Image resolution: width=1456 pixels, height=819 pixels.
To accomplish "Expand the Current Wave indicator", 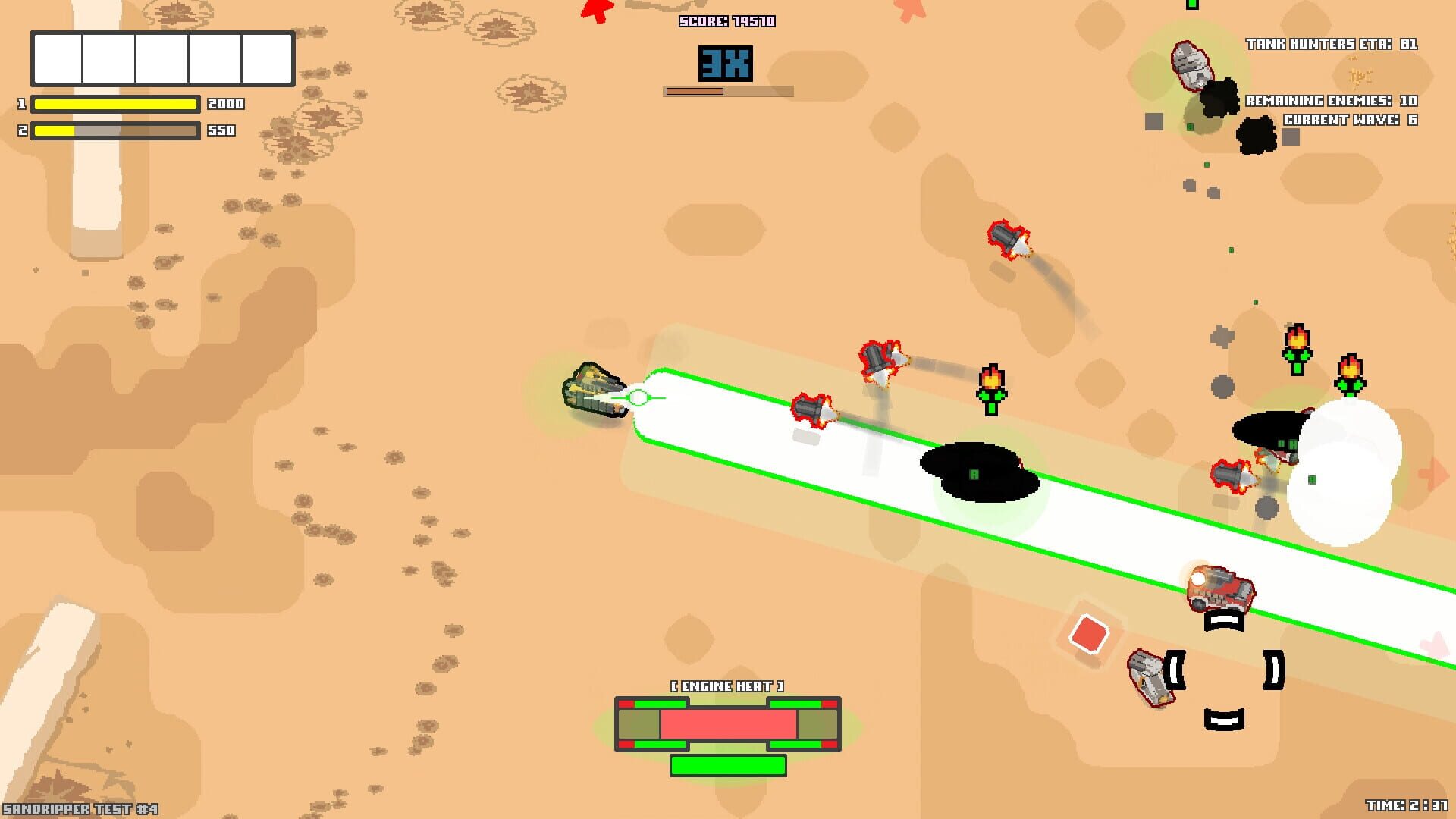I will click(1351, 118).
